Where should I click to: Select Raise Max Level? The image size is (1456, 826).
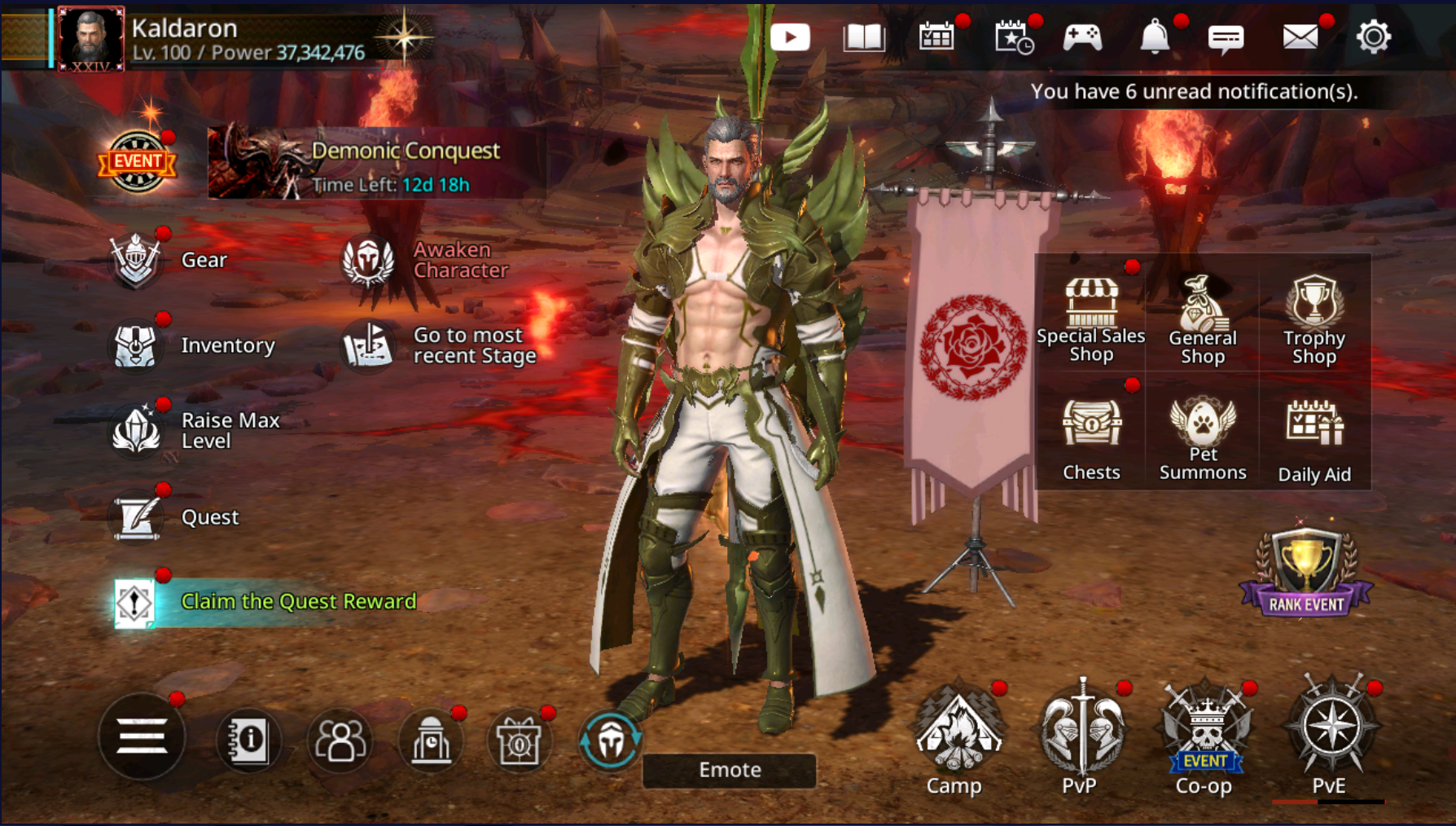[195, 430]
